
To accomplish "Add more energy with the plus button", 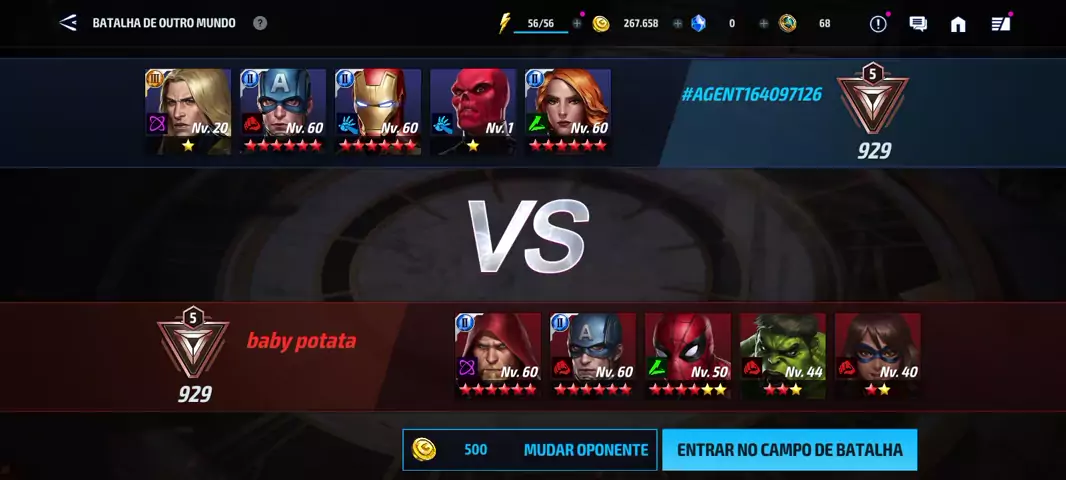I will pos(577,23).
